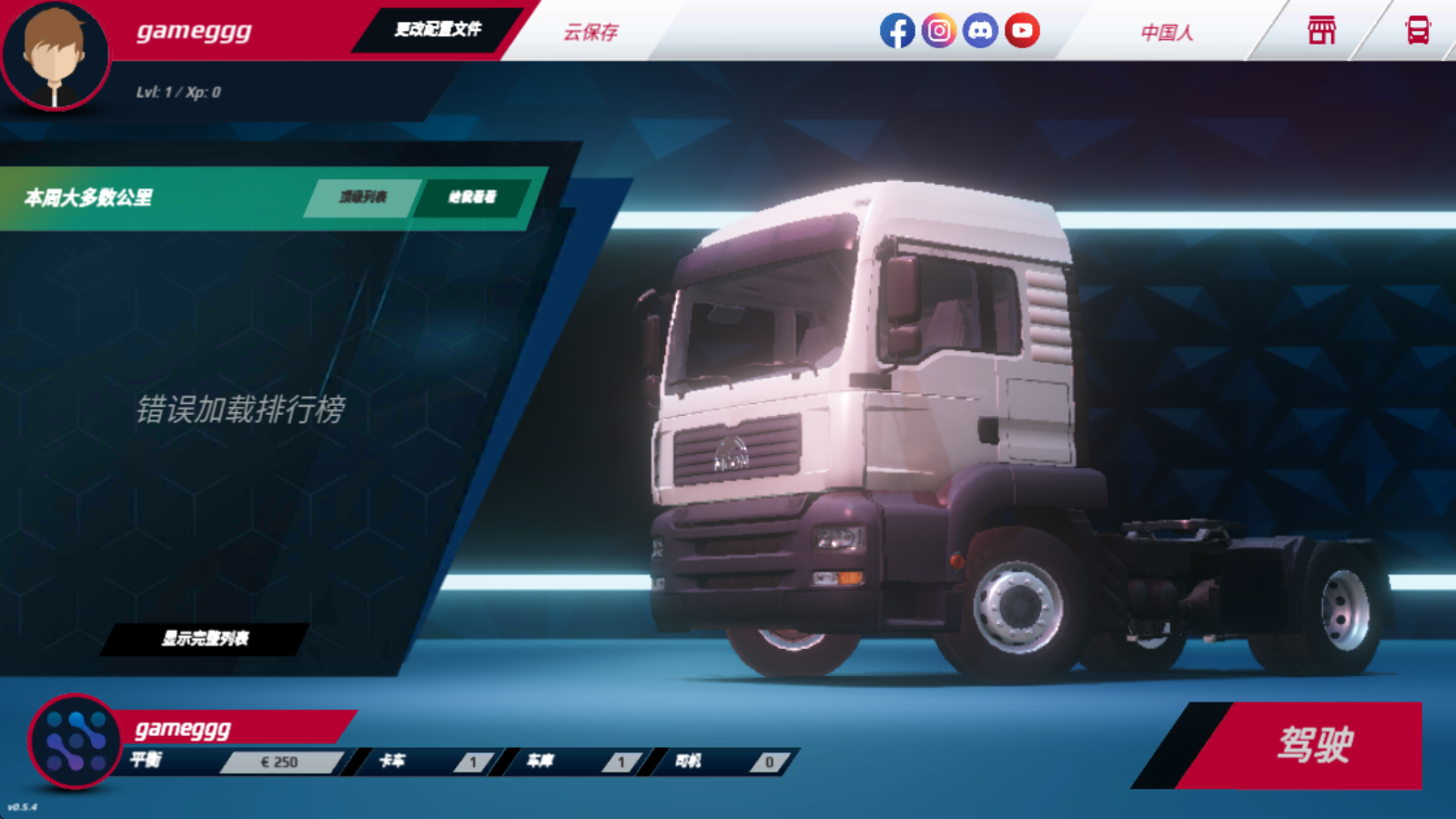The image size is (1456, 819).
Task: Click the player avatar portrait
Action: coord(55,56)
